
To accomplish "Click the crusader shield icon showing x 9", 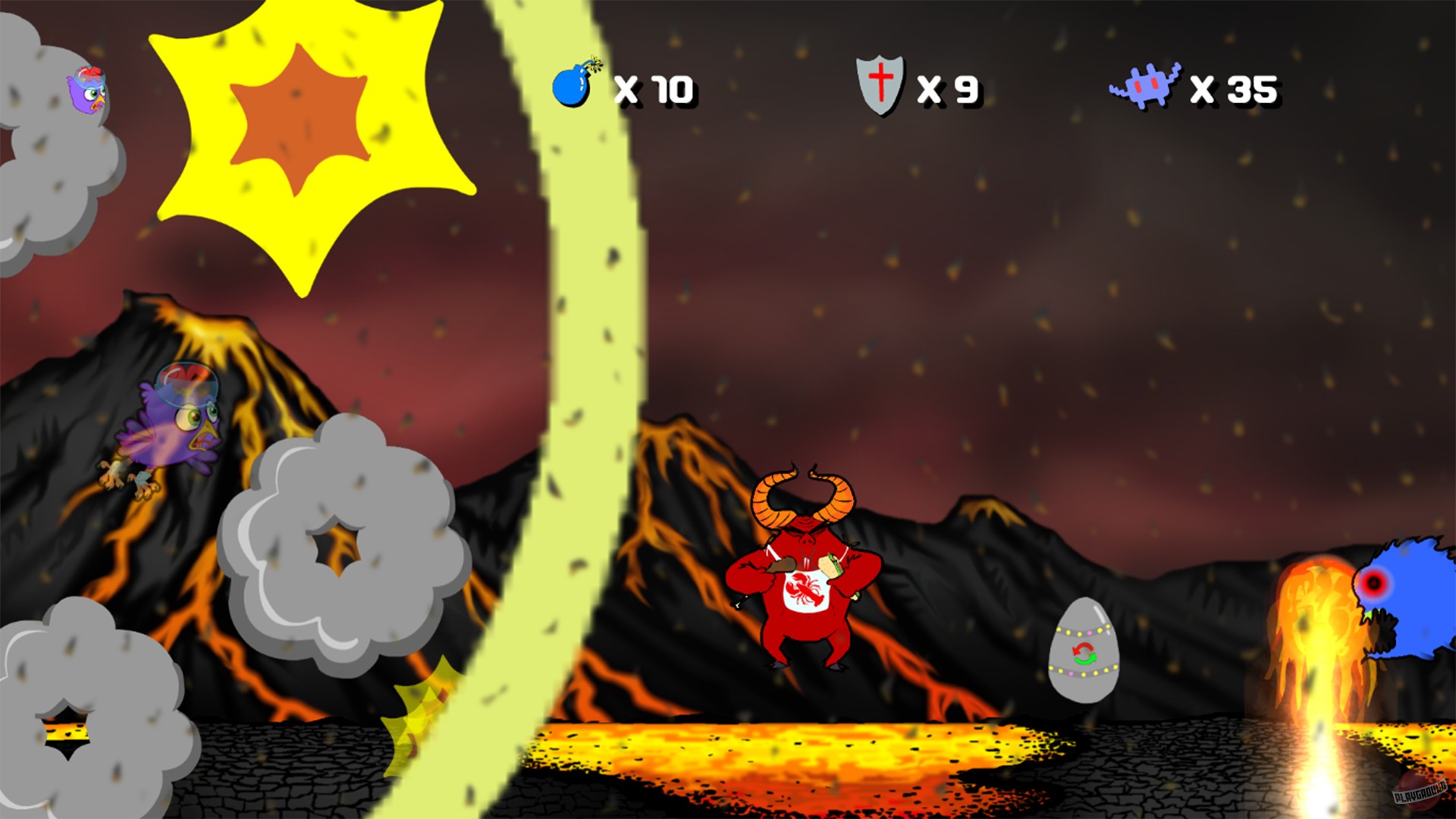I will coord(881,85).
